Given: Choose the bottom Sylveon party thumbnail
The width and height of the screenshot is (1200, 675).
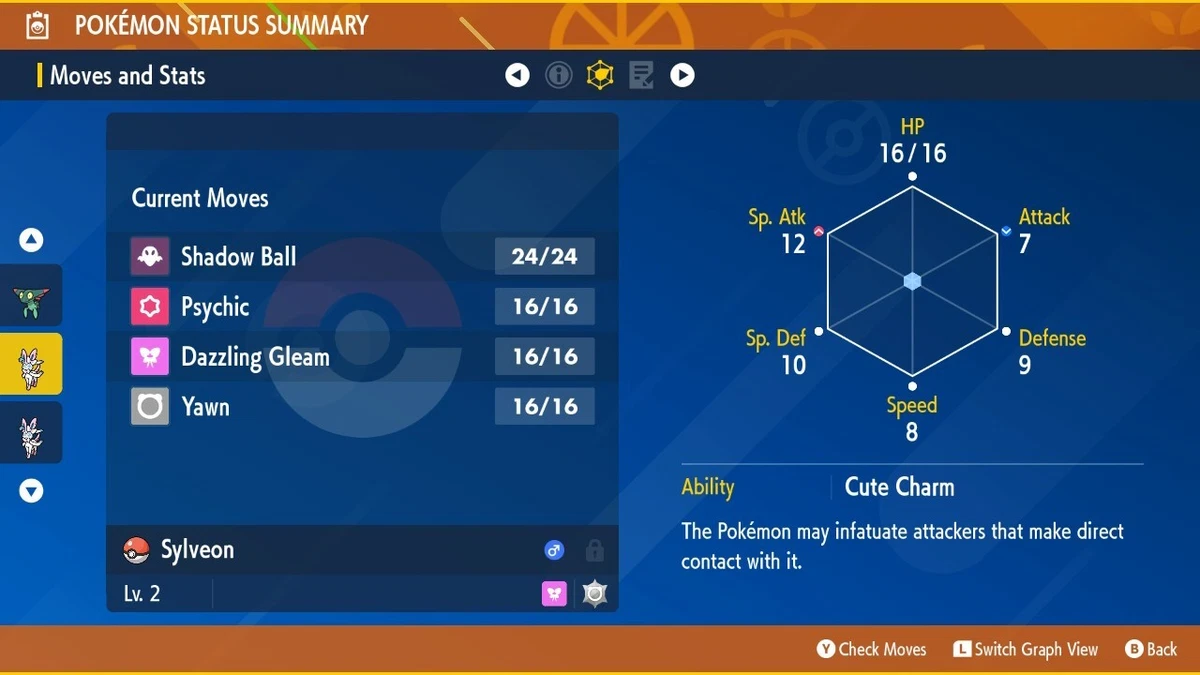Looking at the screenshot, I should tap(30, 433).
